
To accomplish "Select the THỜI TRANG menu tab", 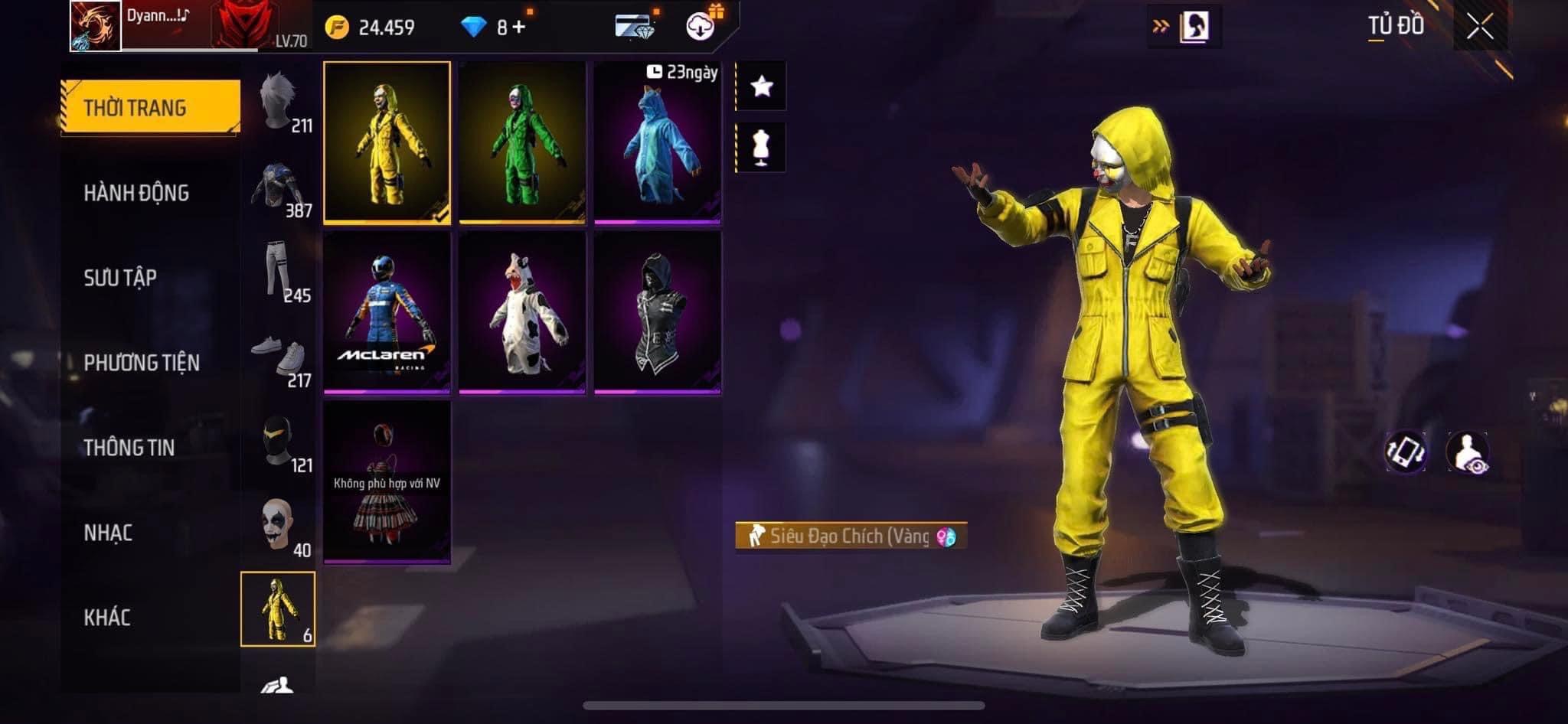I will click(150, 108).
